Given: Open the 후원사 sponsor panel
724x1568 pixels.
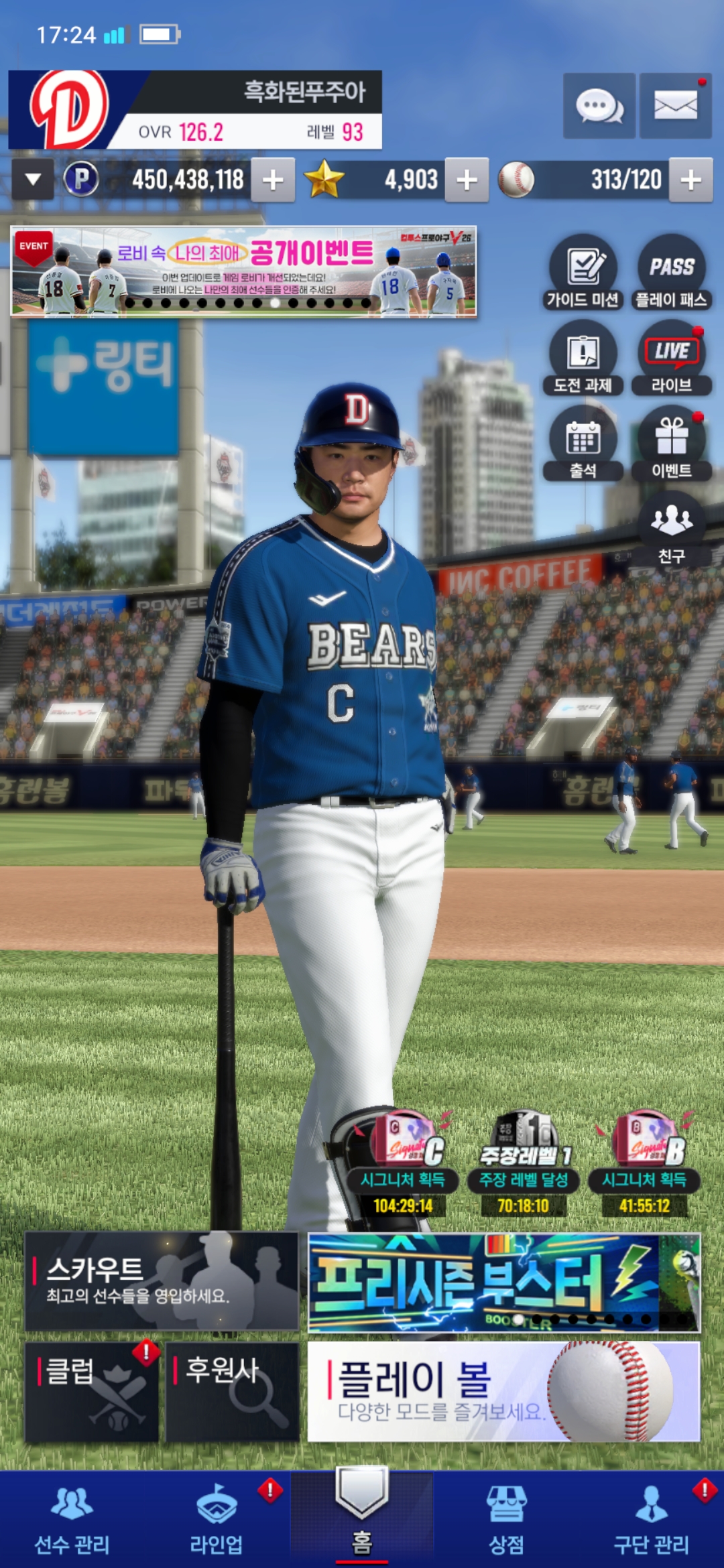Looking at the screenshot, I should point(232,1392).
